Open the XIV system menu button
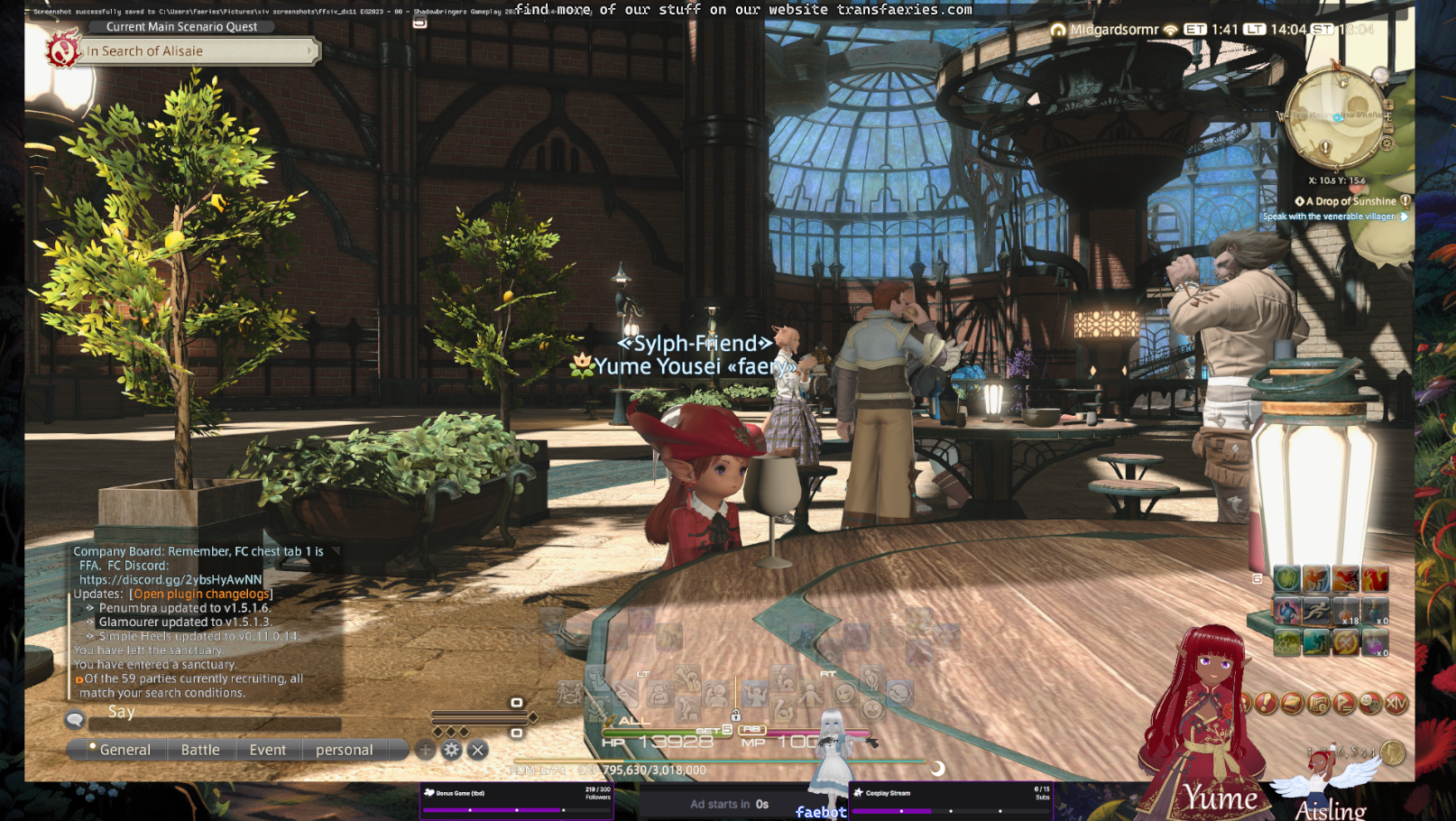1456x821 pixels. pyautogui.click(x=1396, y=703)
